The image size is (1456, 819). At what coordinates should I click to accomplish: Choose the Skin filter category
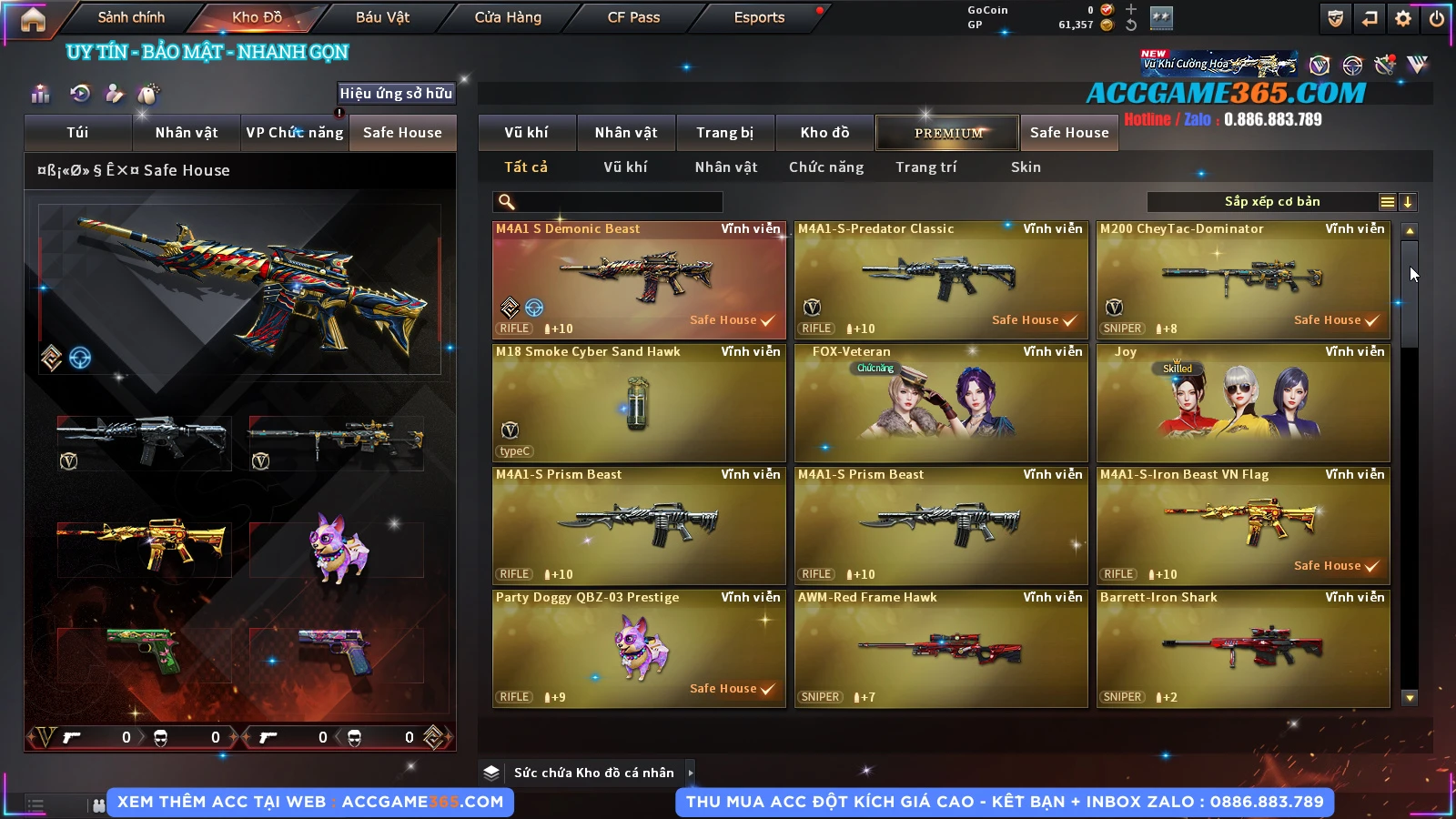(x=1026, y=167)
